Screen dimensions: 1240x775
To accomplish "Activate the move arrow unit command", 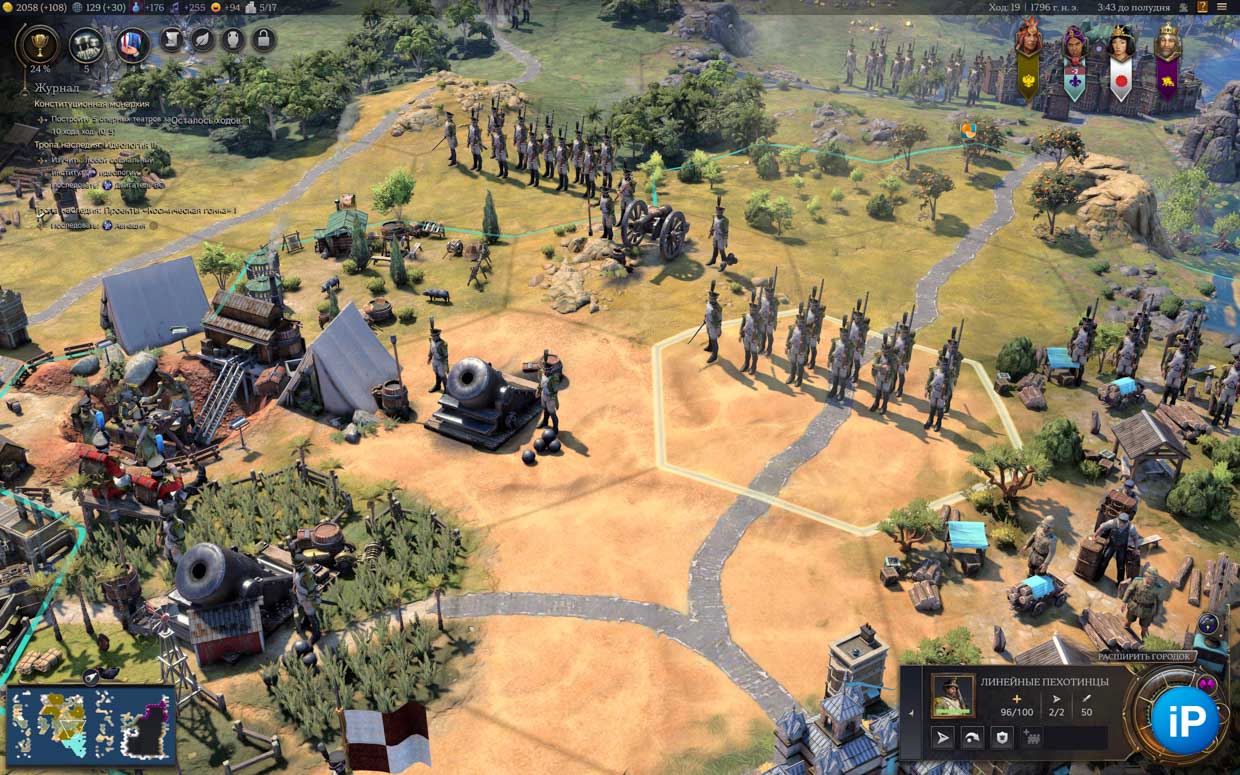I will point(942,738).
